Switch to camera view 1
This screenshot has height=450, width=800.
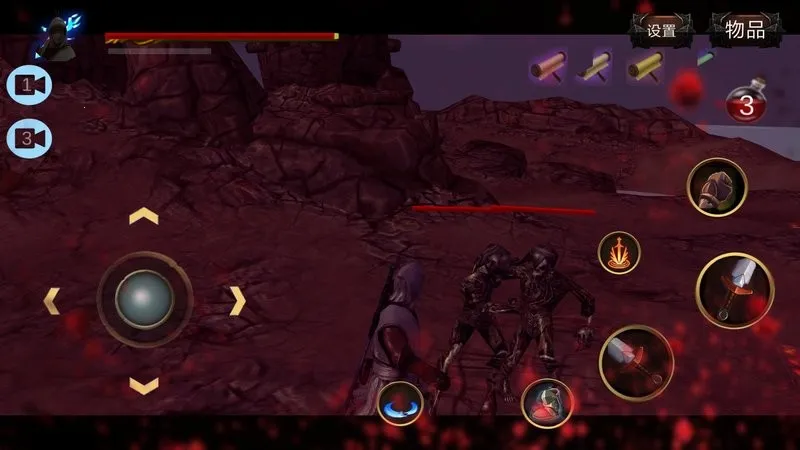coord(29,86)
